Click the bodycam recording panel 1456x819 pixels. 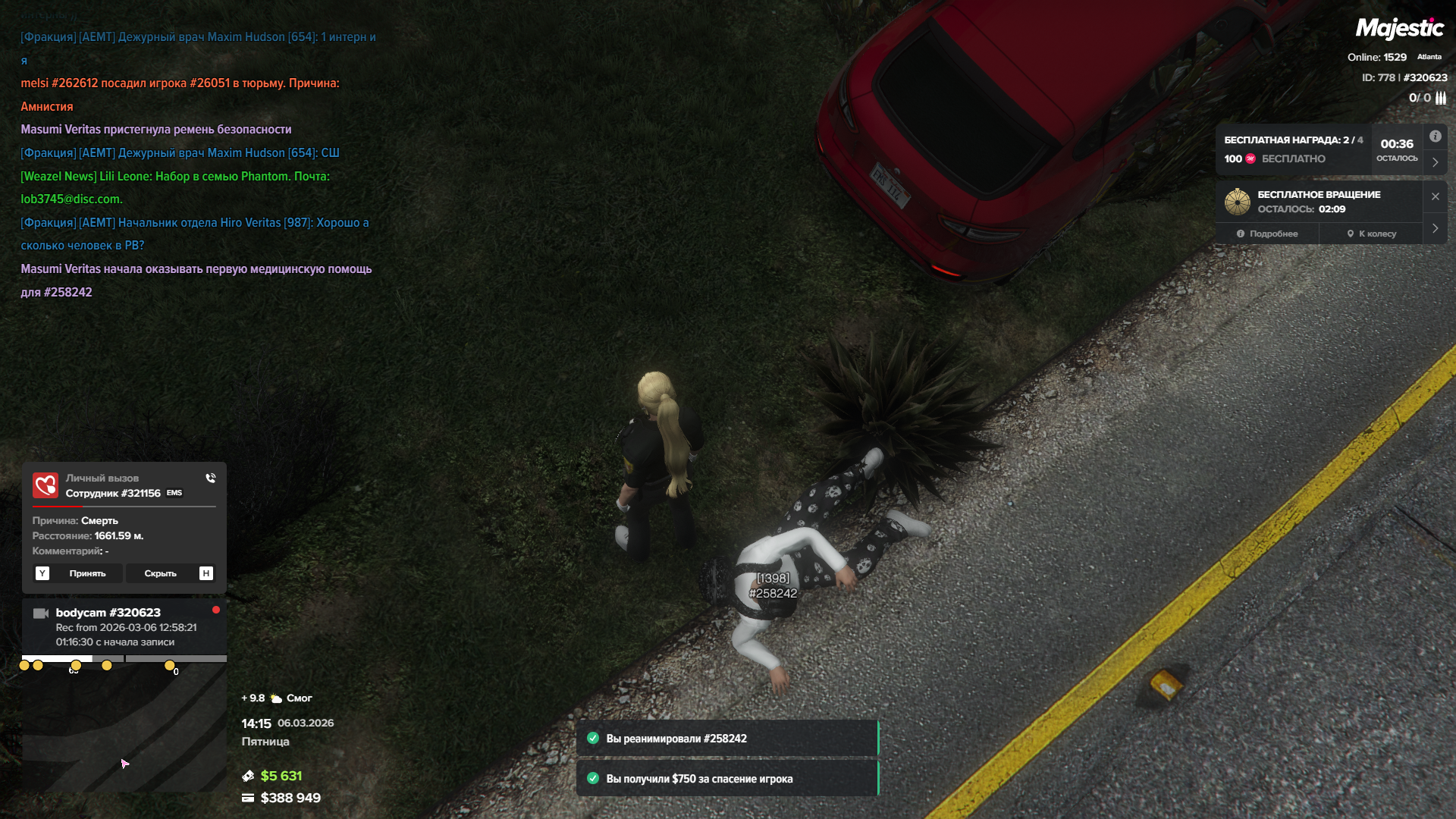tap(124, 627)
